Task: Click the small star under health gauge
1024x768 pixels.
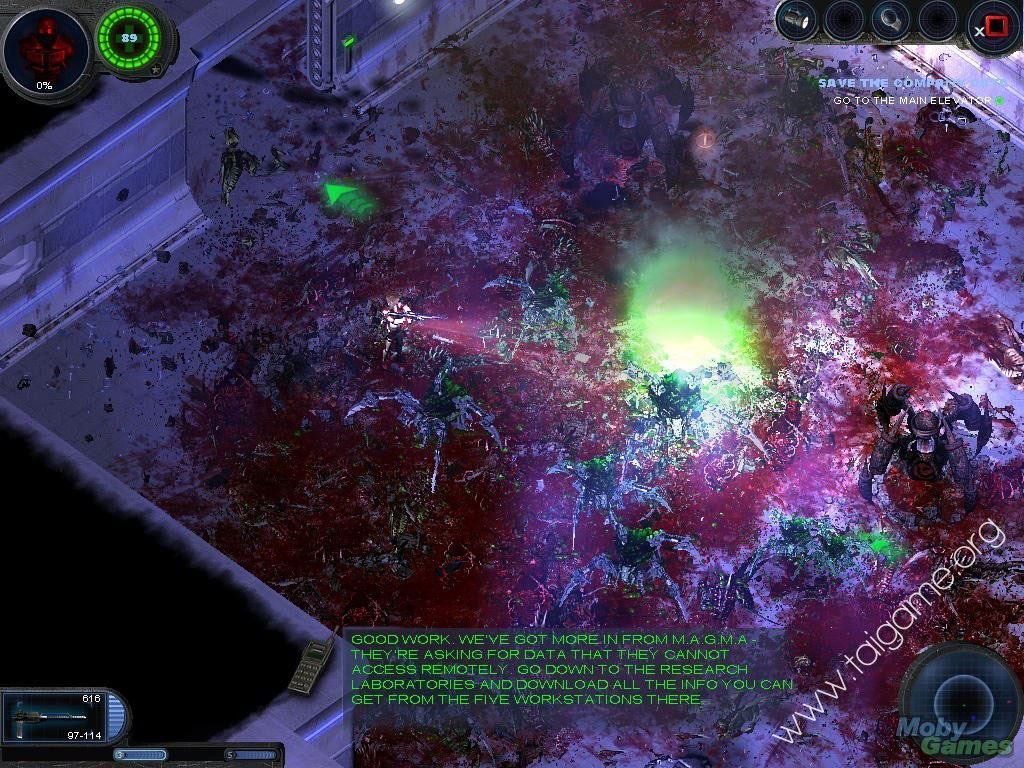Action: coord(156,70)
